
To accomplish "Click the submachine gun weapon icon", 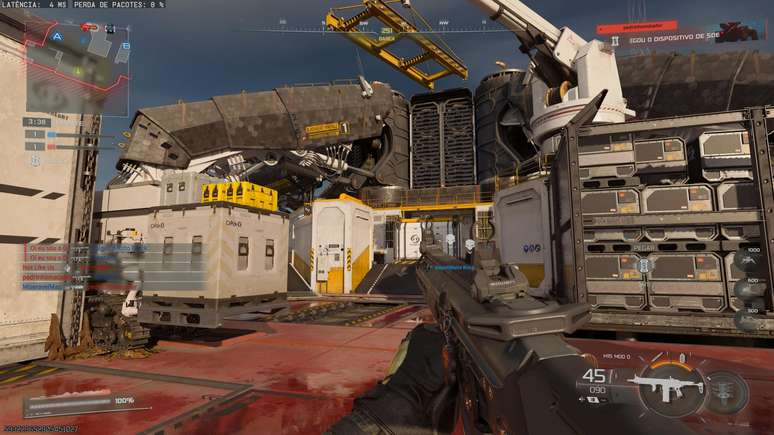I will (x=663, y=385).
